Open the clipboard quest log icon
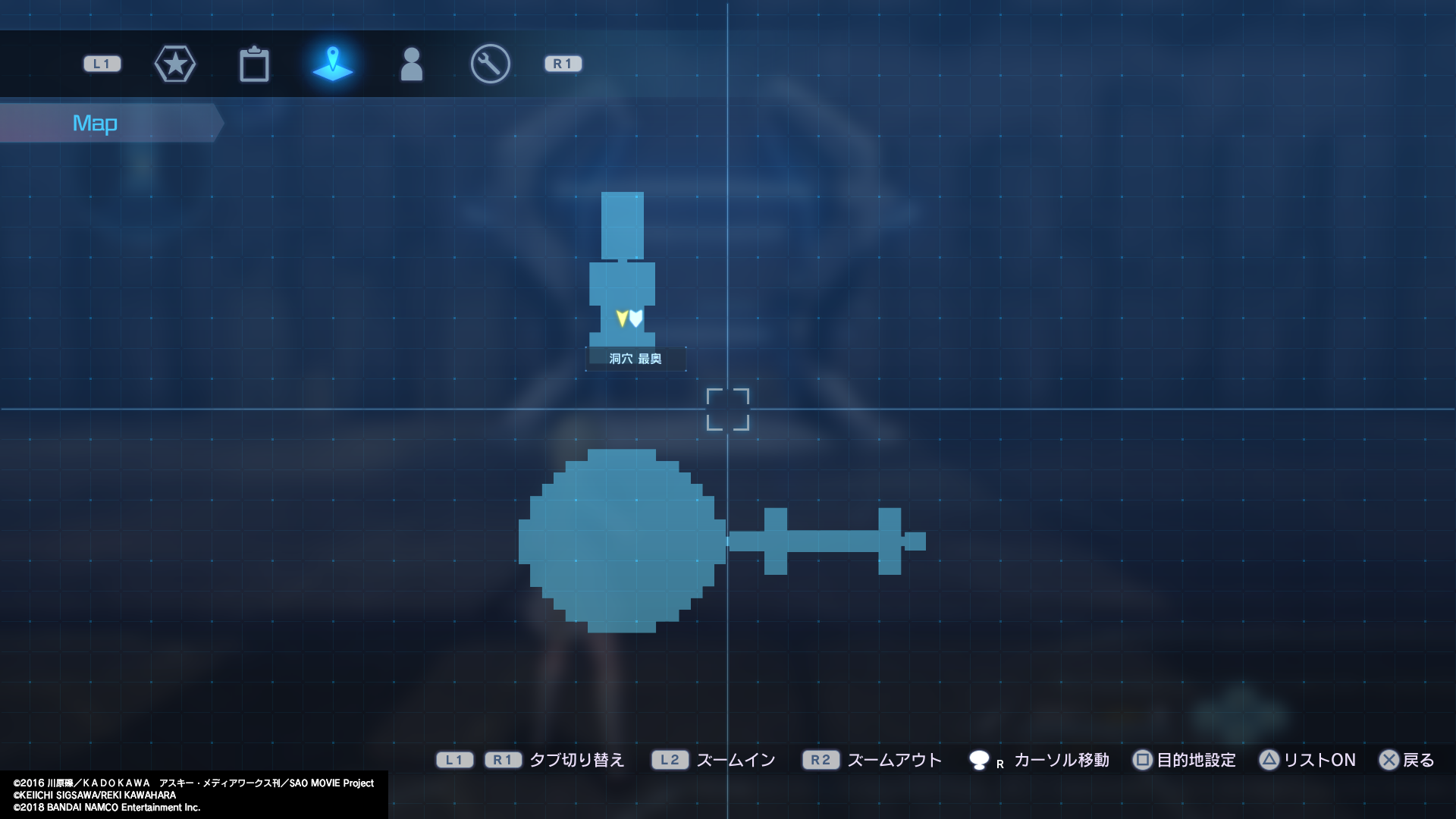 coord(255,64)
